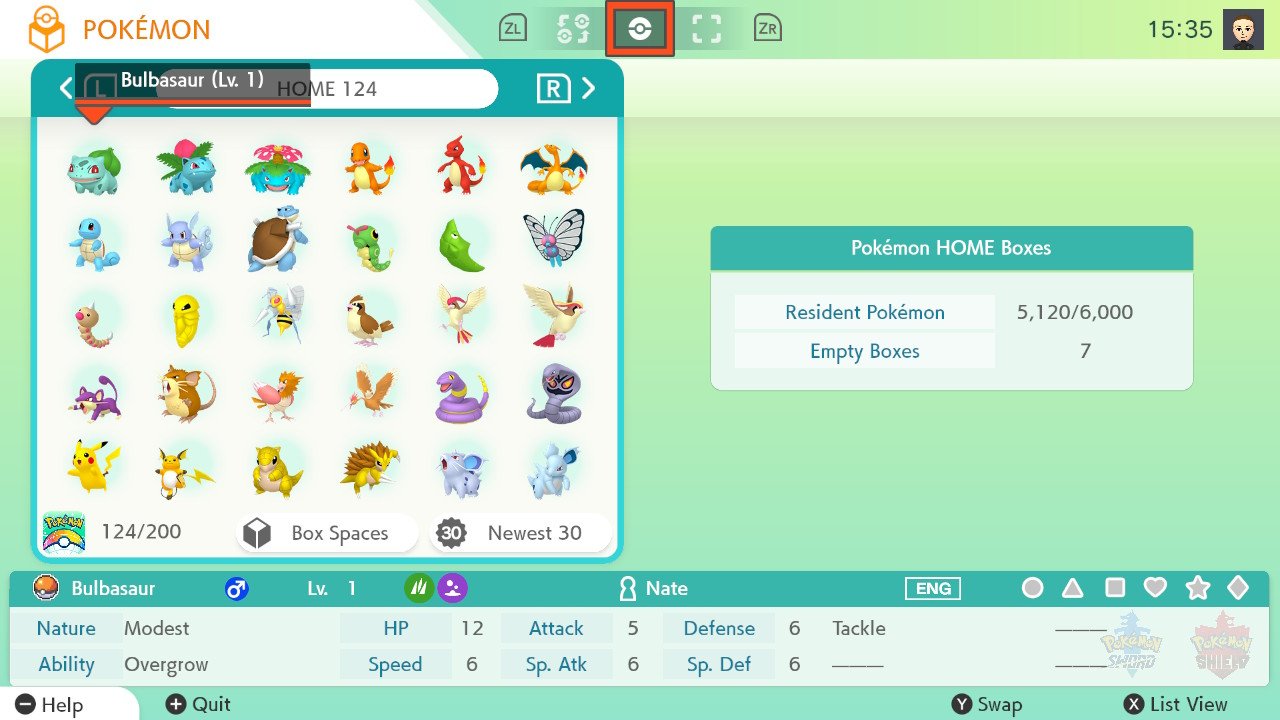
Task: Toggle the circle marking
Action: [x=1033, y=588]
